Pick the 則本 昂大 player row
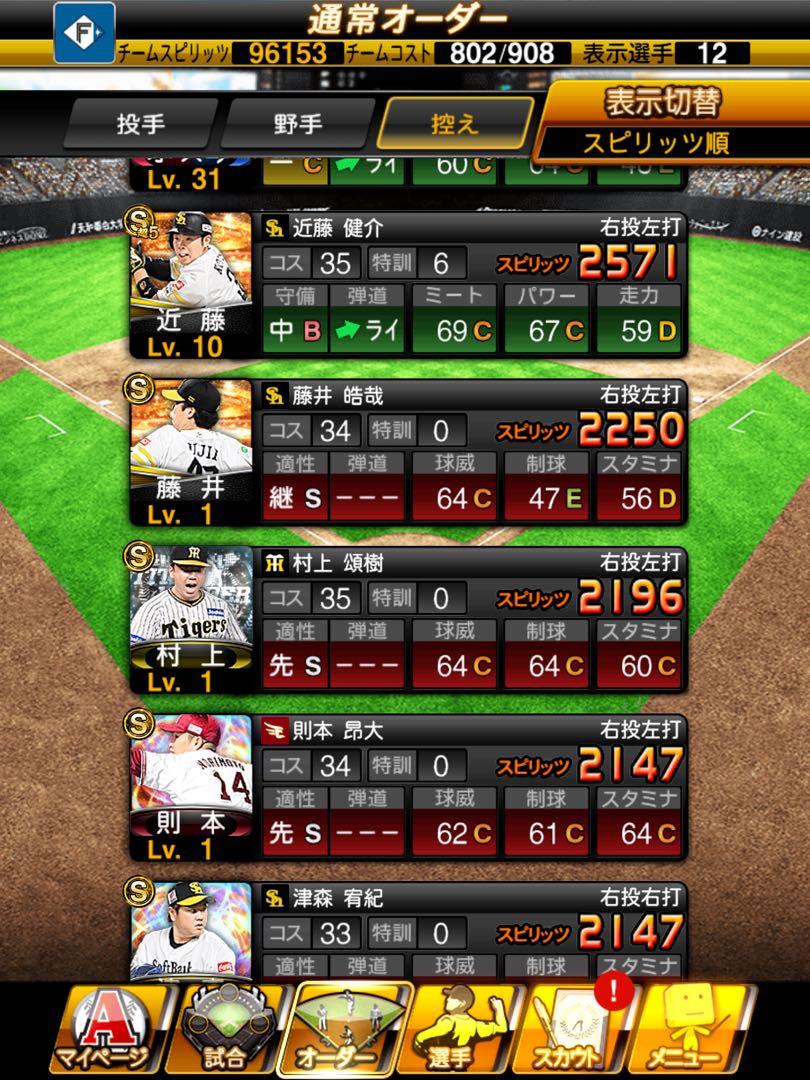The height and width of the screenshot is (1080, 810). coord(408,786)
